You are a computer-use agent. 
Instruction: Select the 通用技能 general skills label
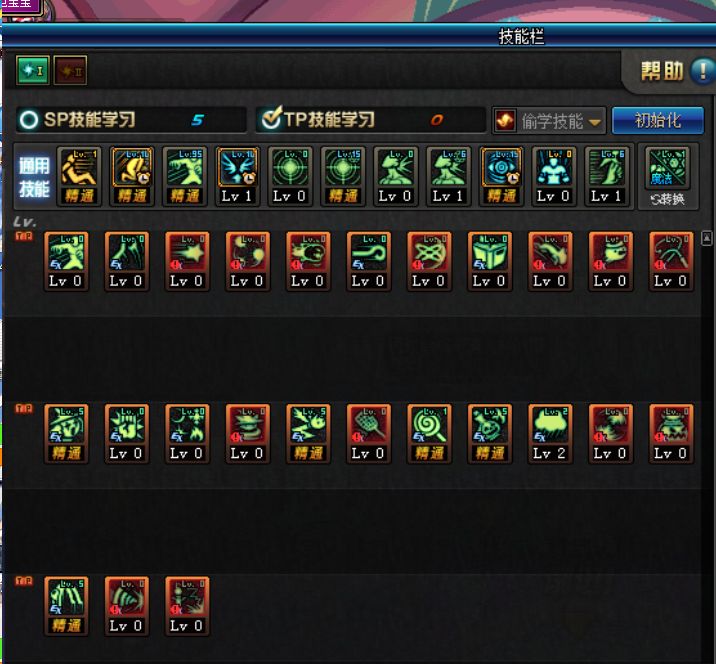point(35,176)
